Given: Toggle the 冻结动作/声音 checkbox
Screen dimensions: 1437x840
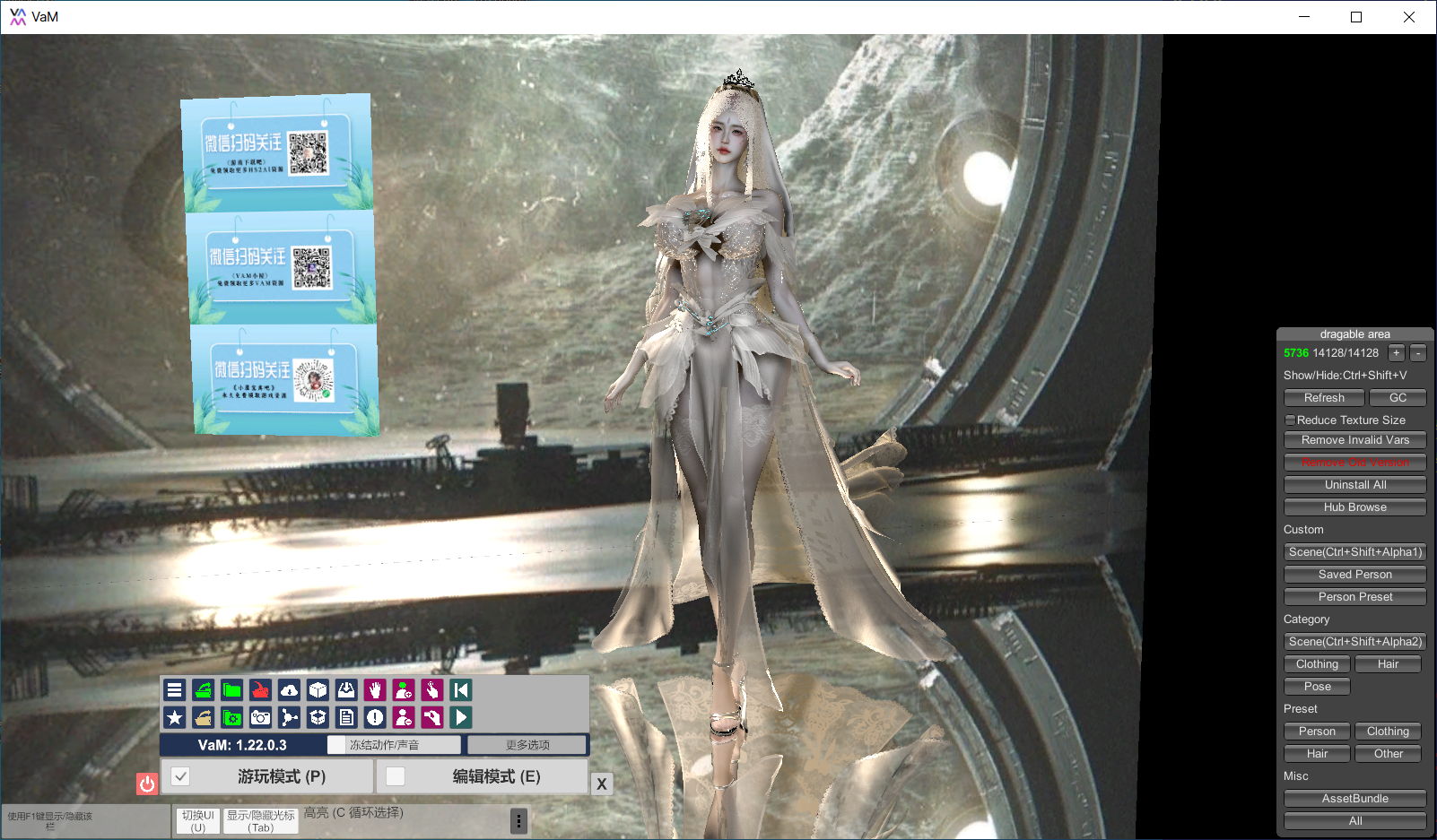Looking at the screenshot, I should [x=336, y=745].
